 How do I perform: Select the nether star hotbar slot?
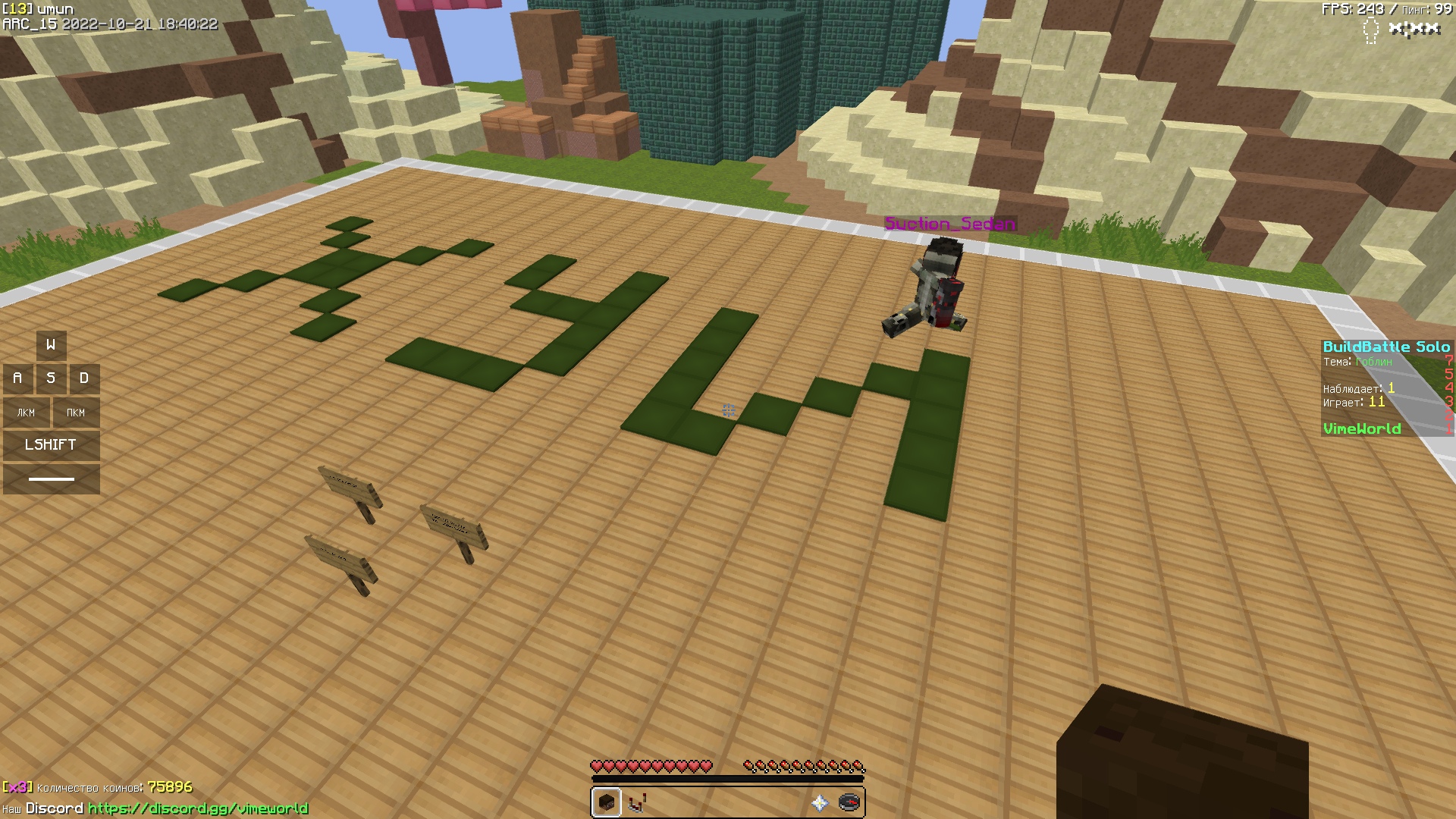coord(819,802)
